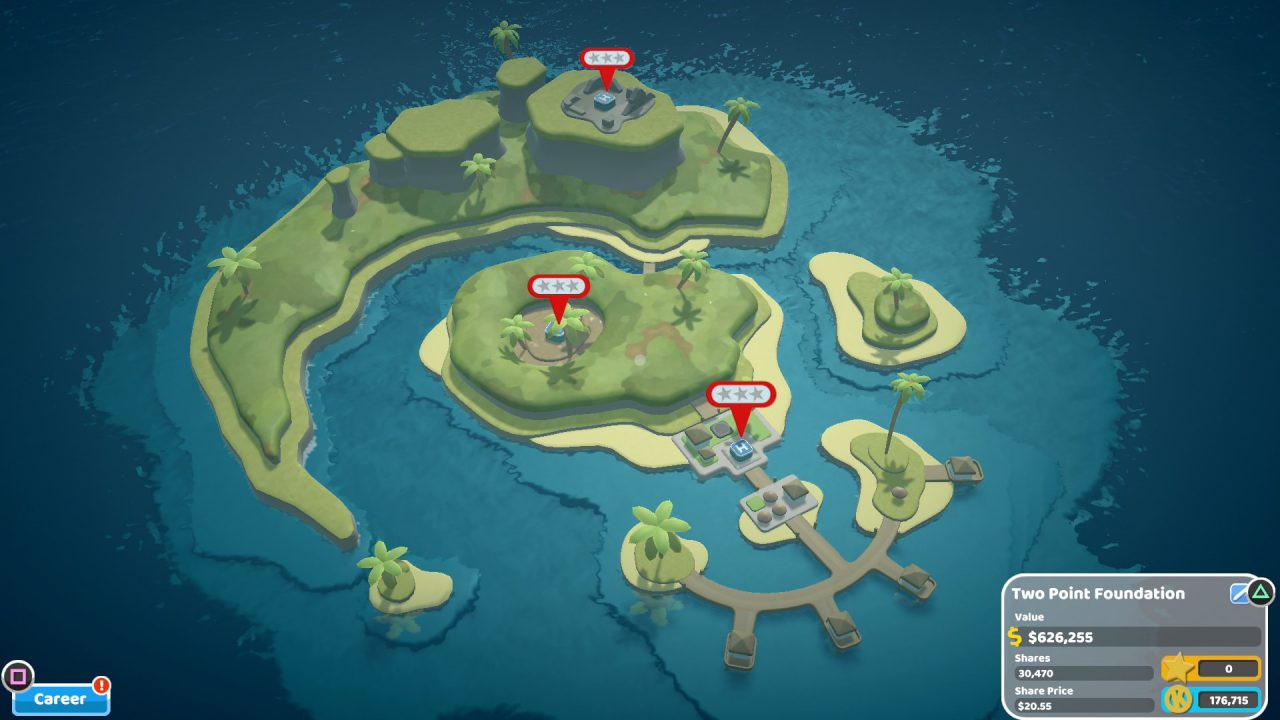Open the Two Point Foundation panel
The width and height of the screenshot is (1280, 720).
(1098, 594)
